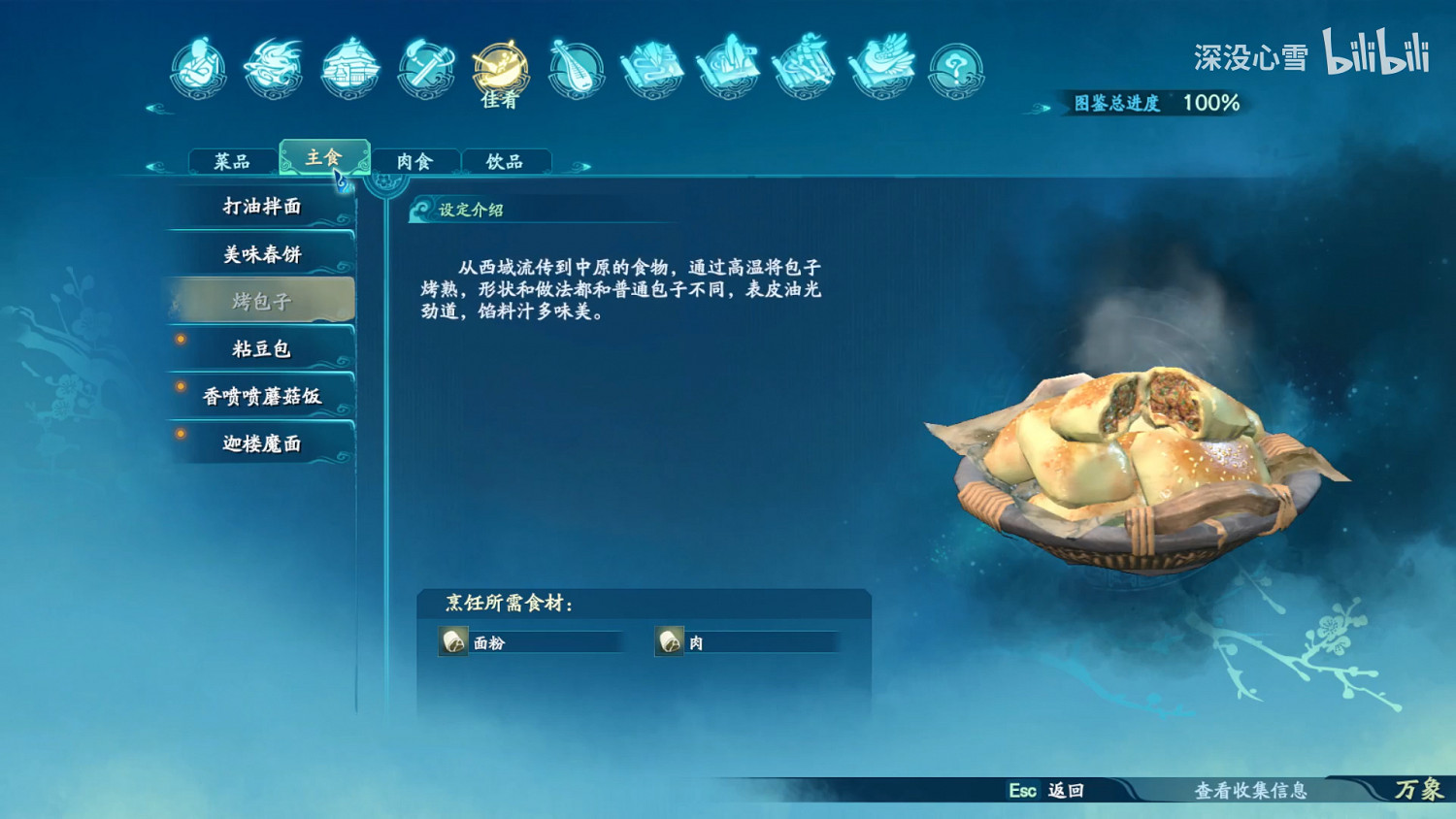The width and height of the screenshot is (1456, 819).
Task: Click the 面粉 ingredient icon
Action: [x=452, y=640]
